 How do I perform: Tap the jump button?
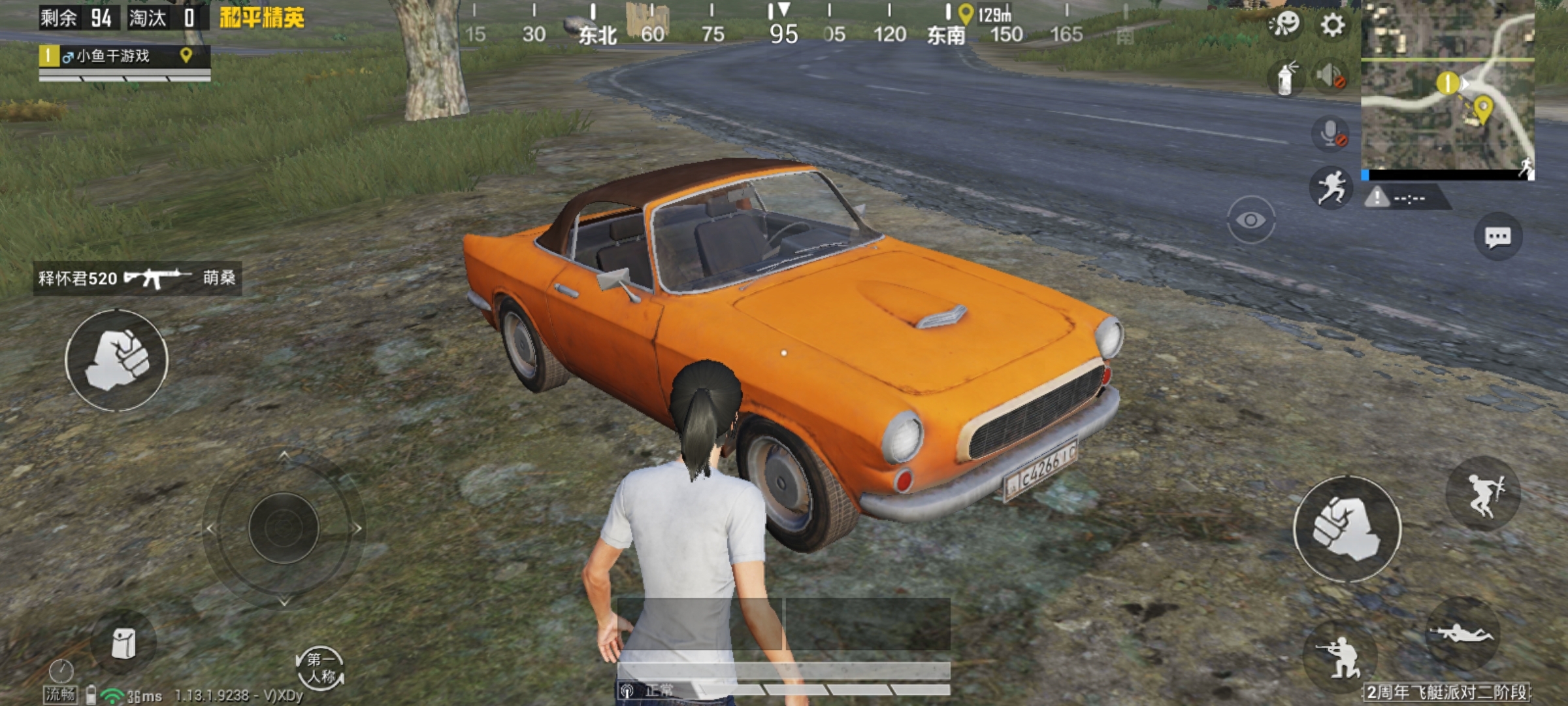click(x=1483, y=494)
